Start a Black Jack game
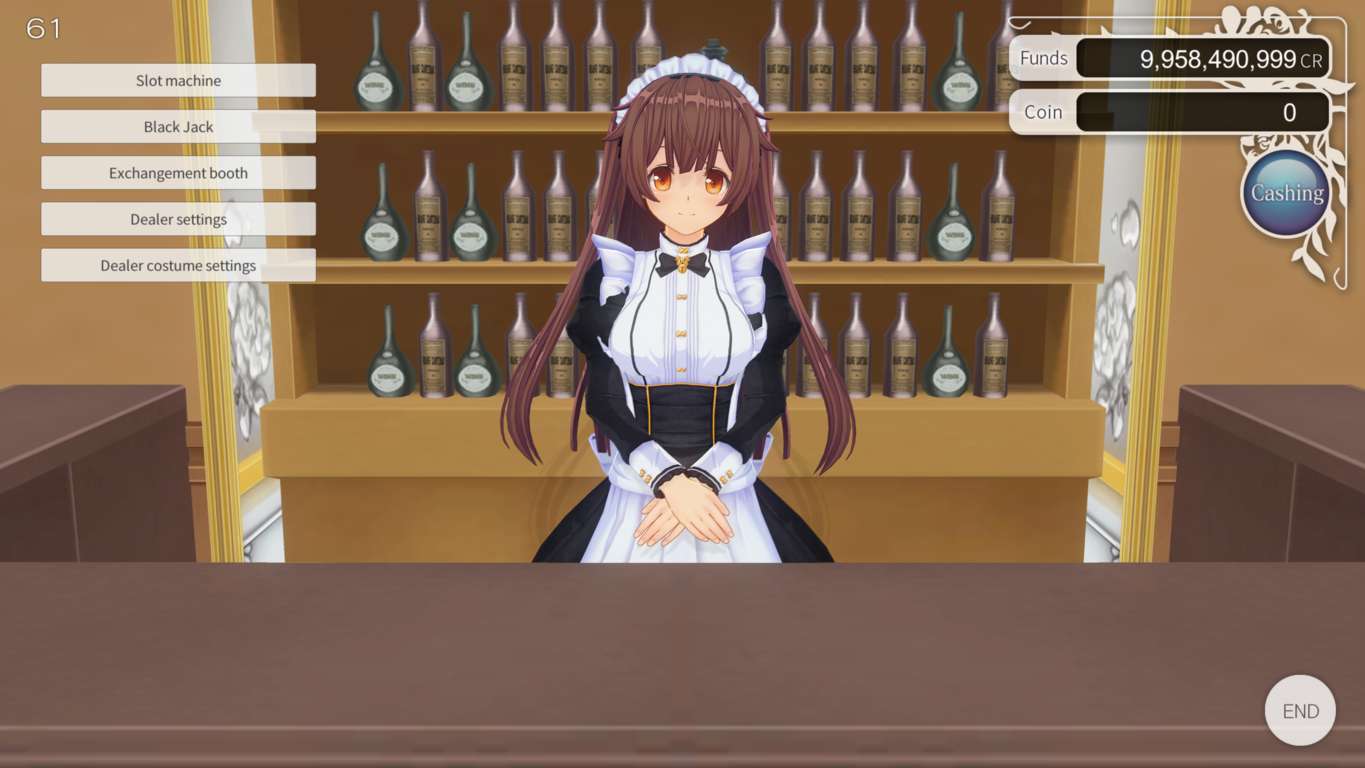The height and width of the screenshot is (768, 1365). point(178,126)
